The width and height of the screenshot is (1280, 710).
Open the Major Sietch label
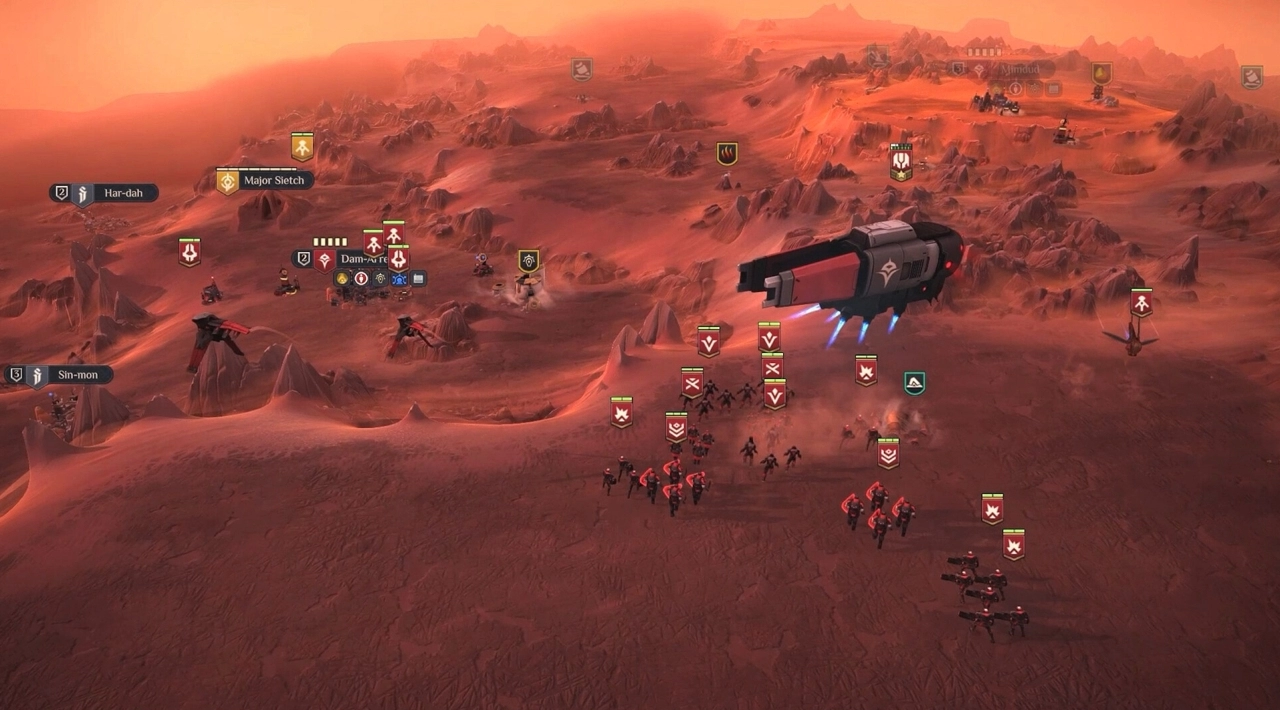[276, 181]
